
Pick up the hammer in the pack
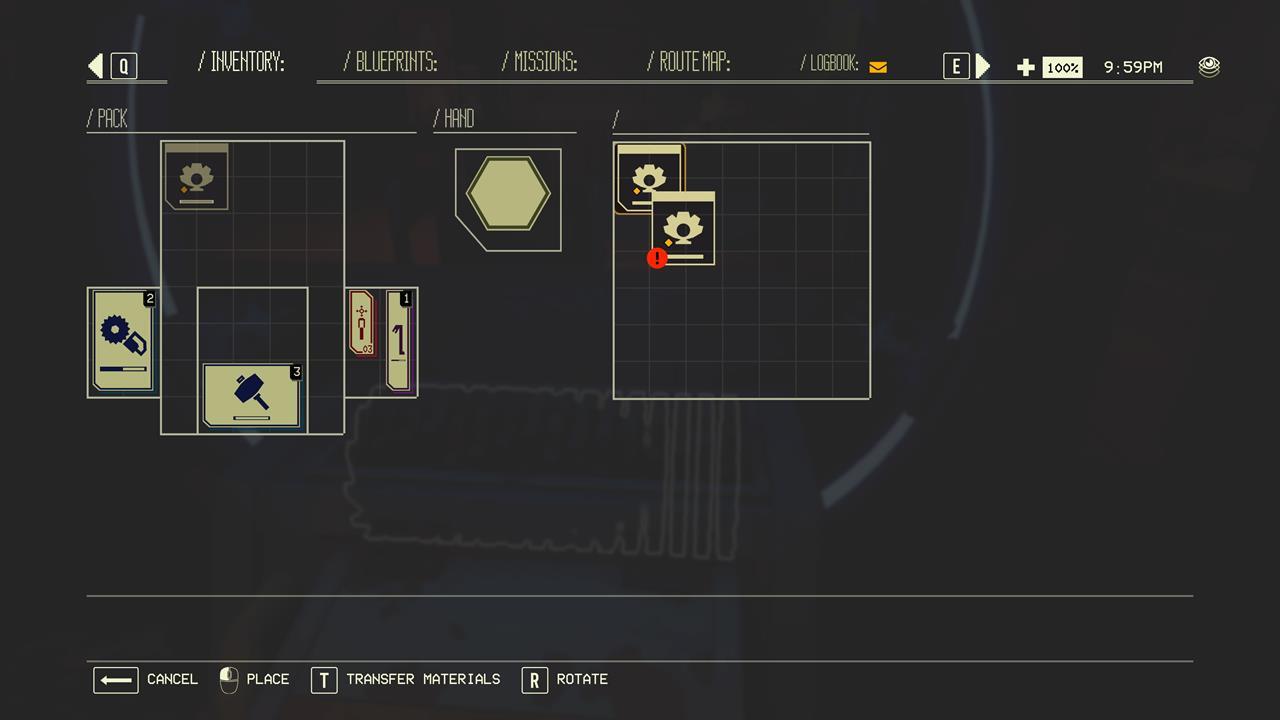click(x=251, y=395)
